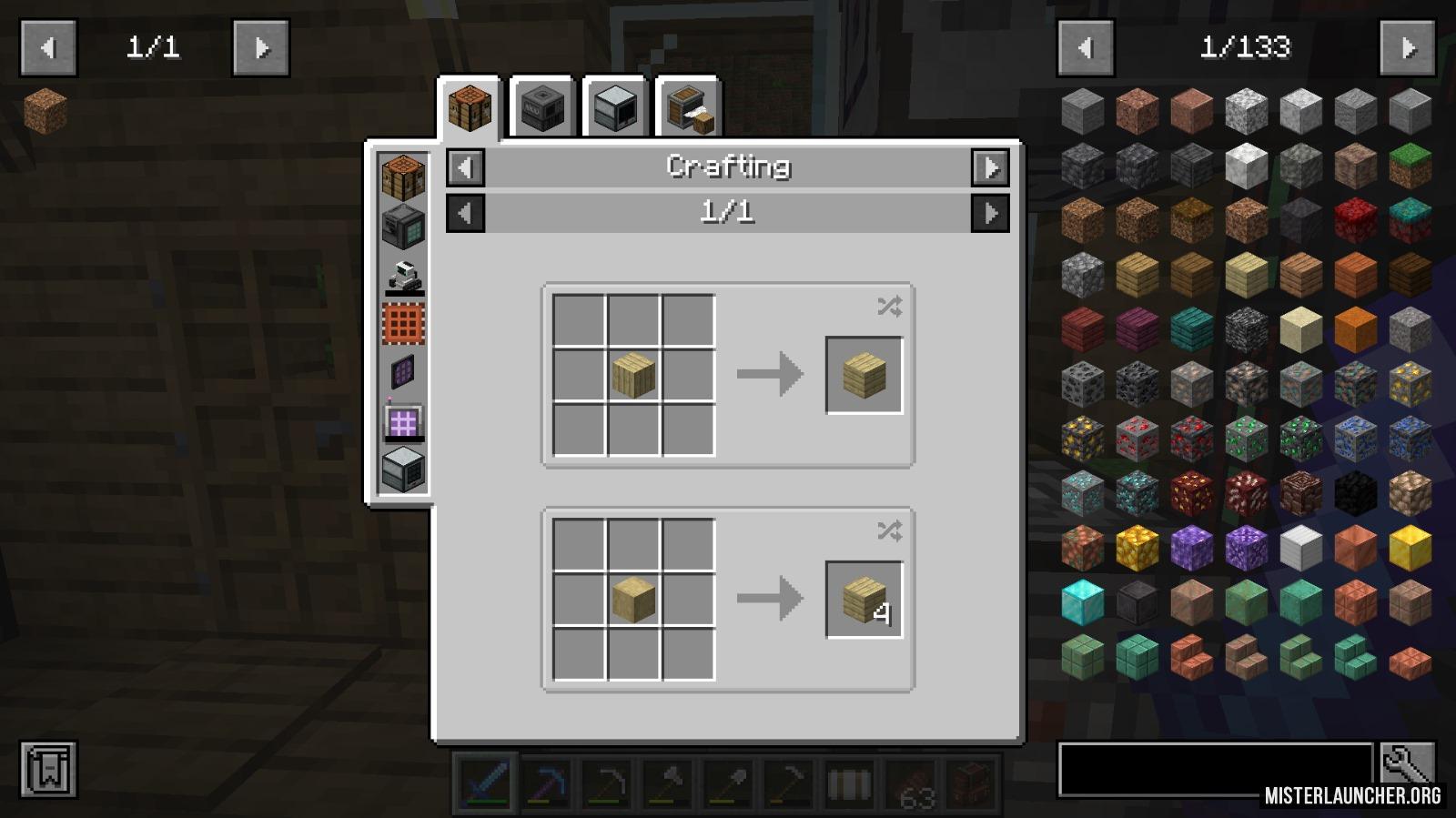Open the tab with the paper-fed machine
The image size is (1456, 818).
coord(687,109)
